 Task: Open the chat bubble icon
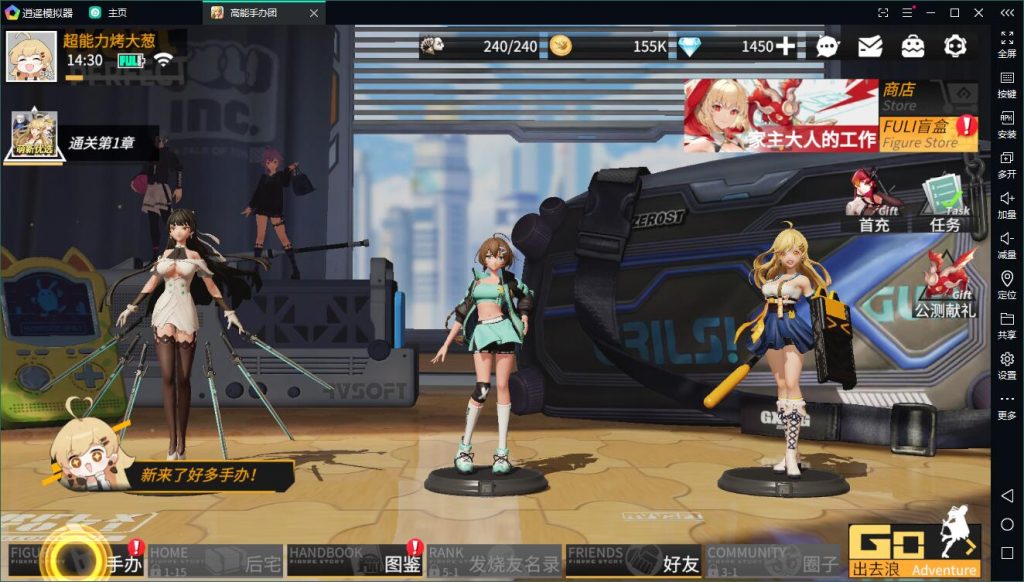[x=828, y=46]
